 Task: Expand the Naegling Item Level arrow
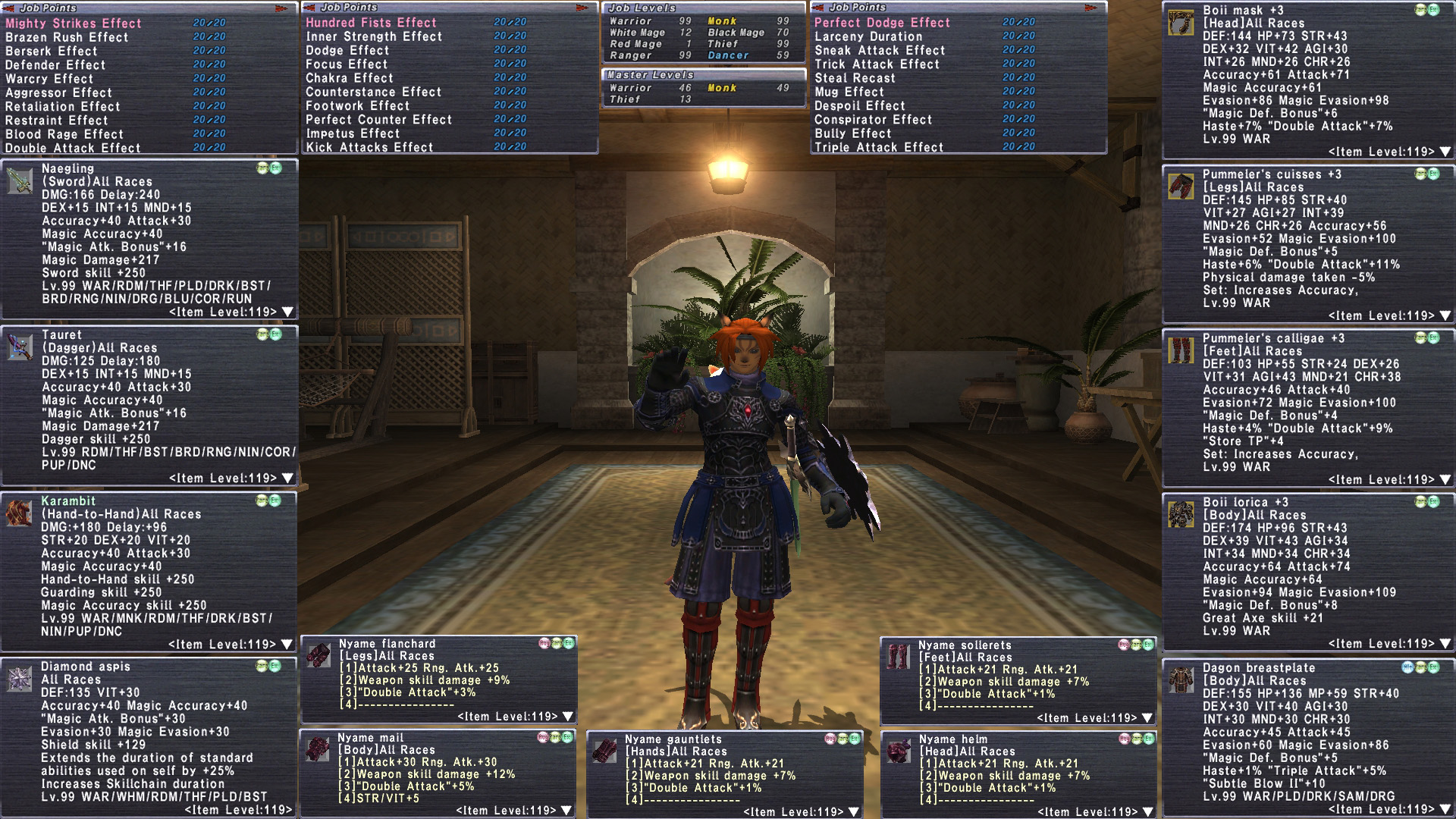[x=287, y=312]
